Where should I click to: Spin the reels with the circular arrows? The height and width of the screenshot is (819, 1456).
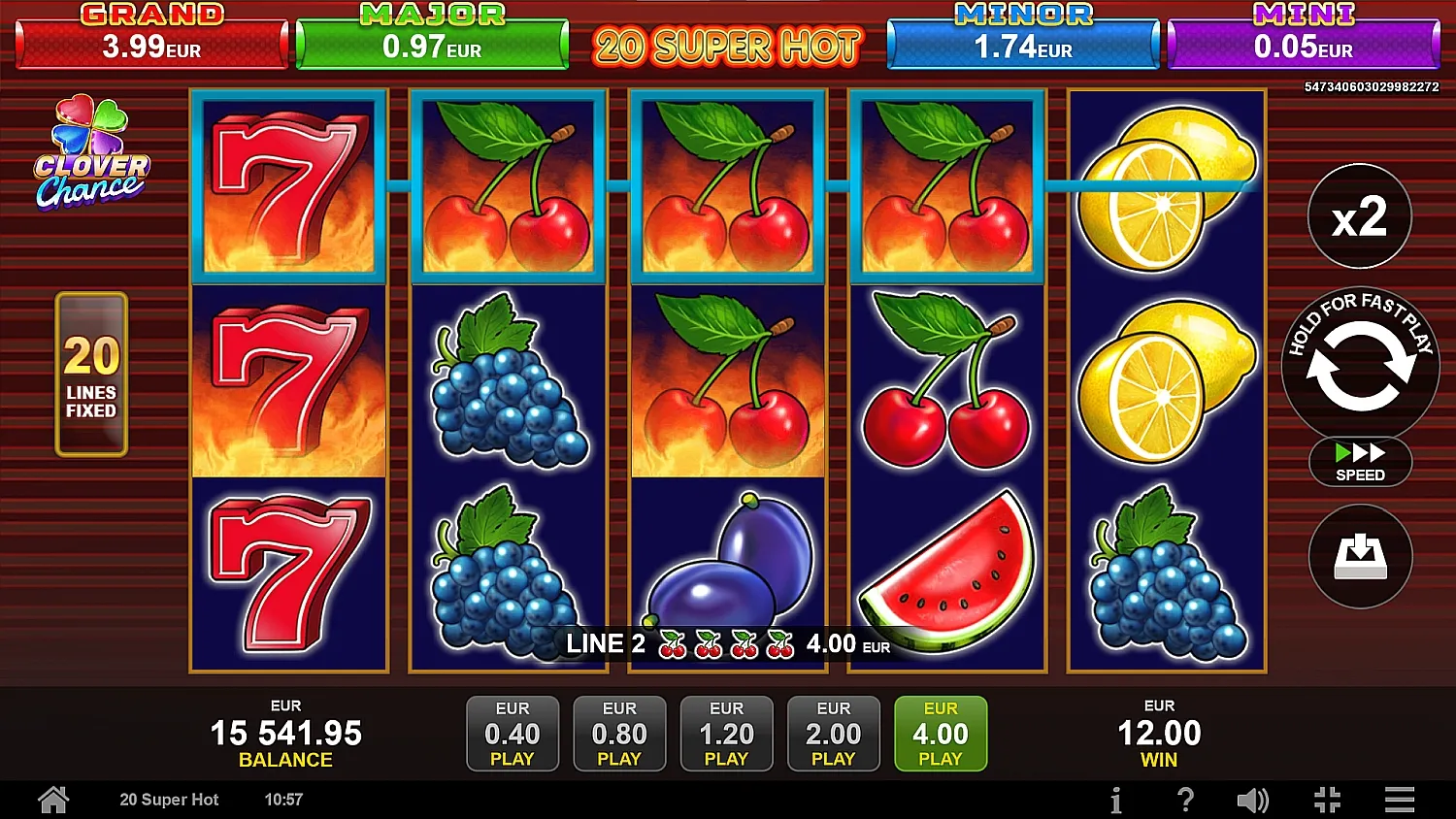1360,366
